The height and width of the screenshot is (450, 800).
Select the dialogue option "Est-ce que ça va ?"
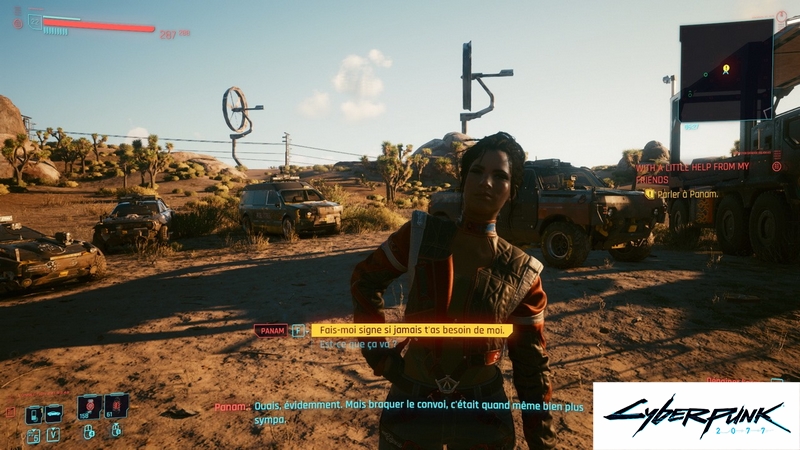click(x=358, y=344)
